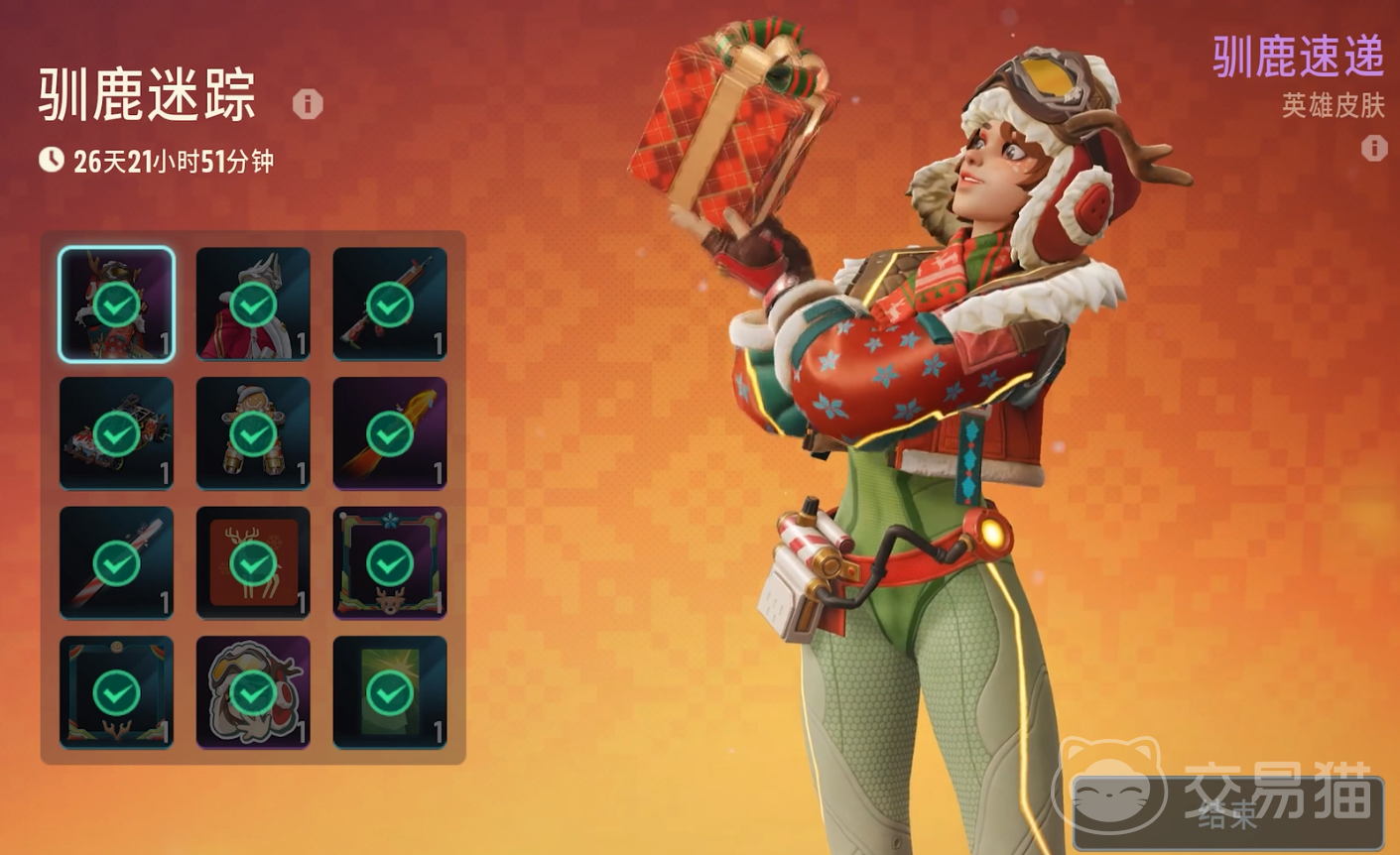Screen dimensions: 1400x855
Task: Select the frame with reindeer face
Action: click(390, 562)
